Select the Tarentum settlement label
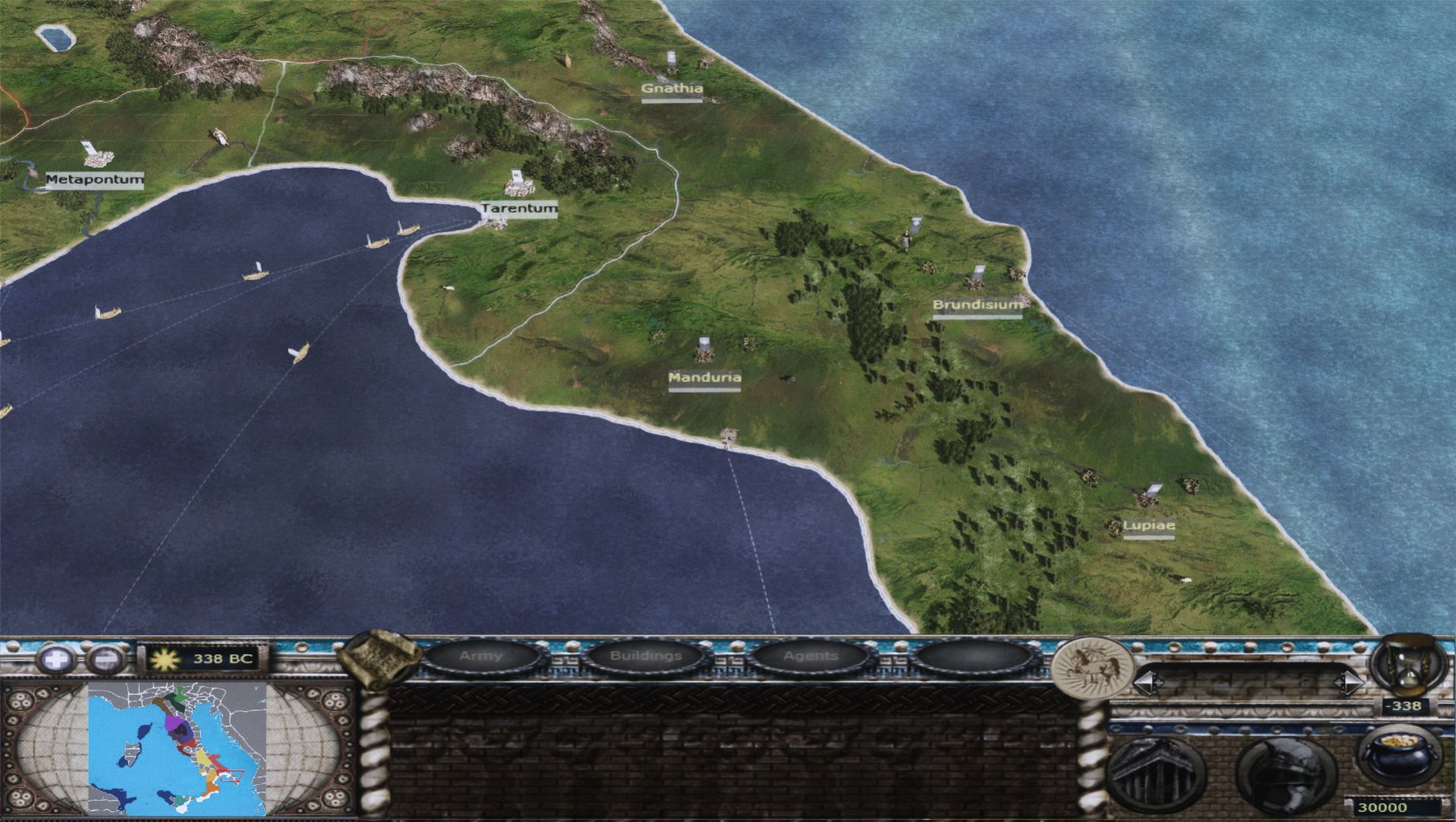This screenshot has width=1456, height=822. (x=520, y=208)
